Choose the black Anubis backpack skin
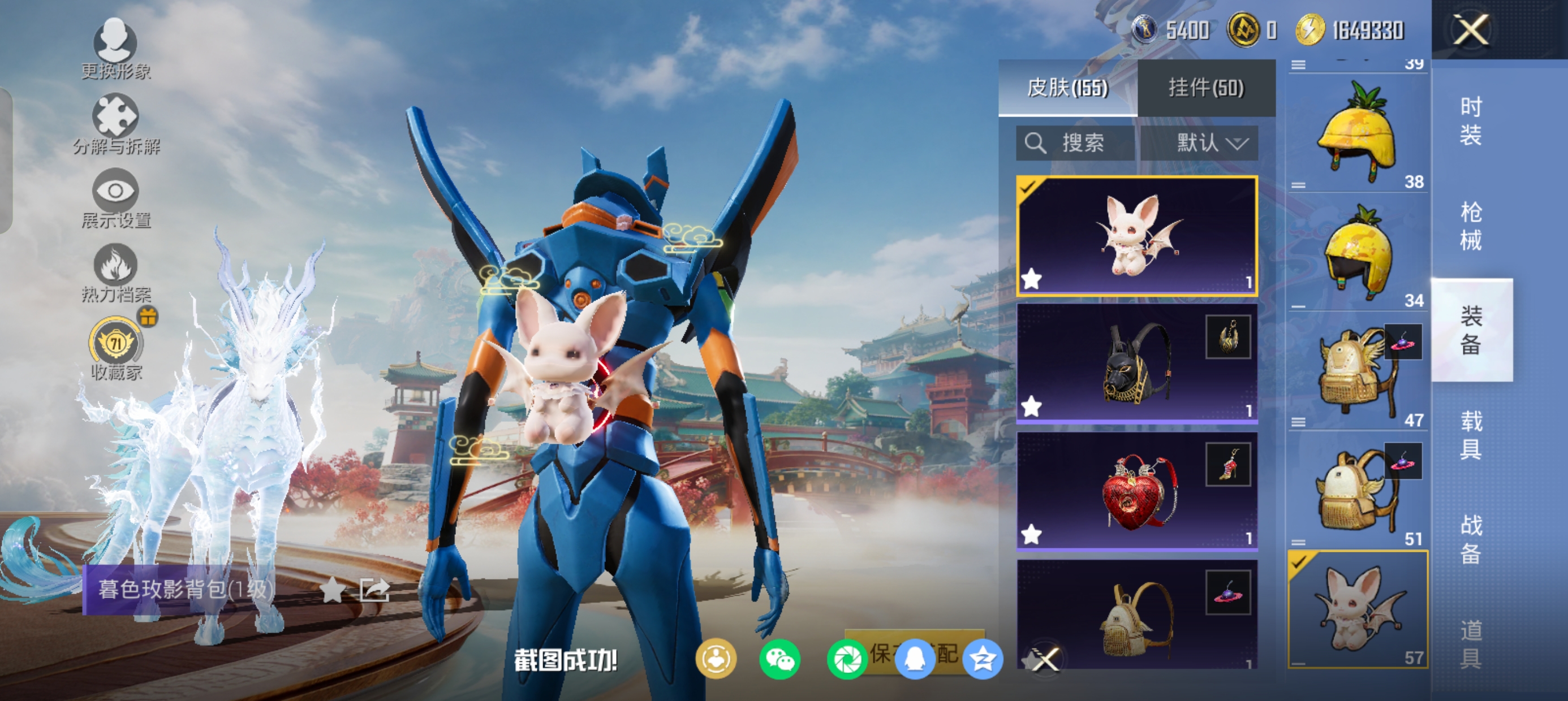Viewport: 1568px width, 701px height. click(x=1136, y=364)
